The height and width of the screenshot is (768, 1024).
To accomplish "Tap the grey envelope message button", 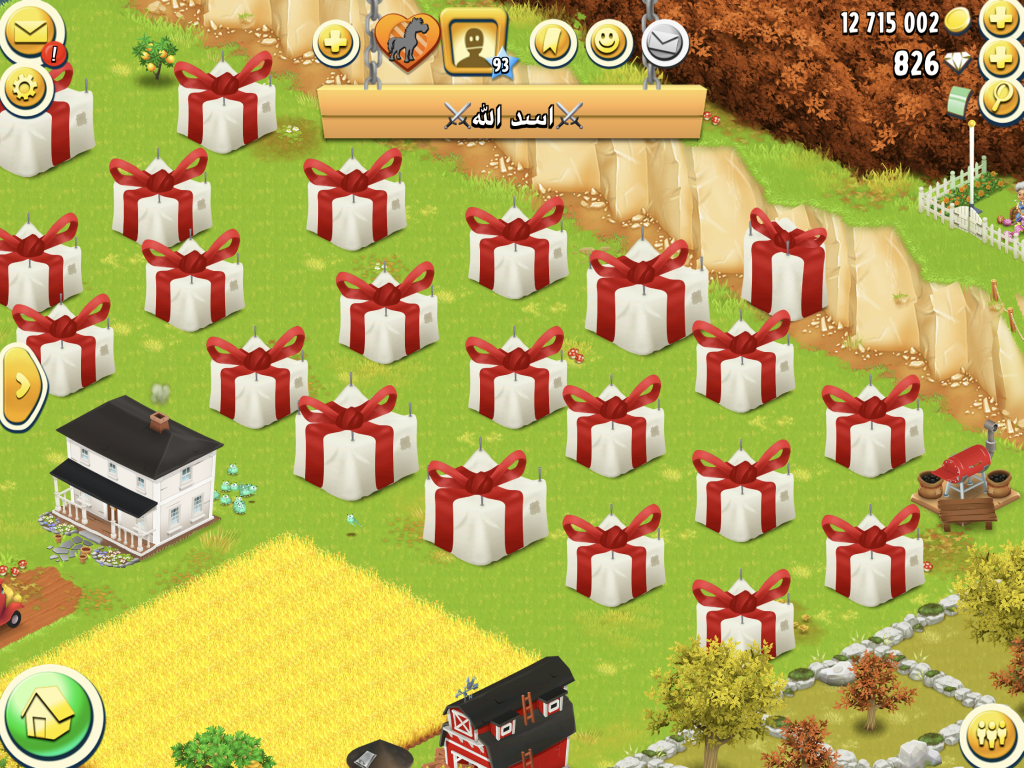I will pos(664,43).
